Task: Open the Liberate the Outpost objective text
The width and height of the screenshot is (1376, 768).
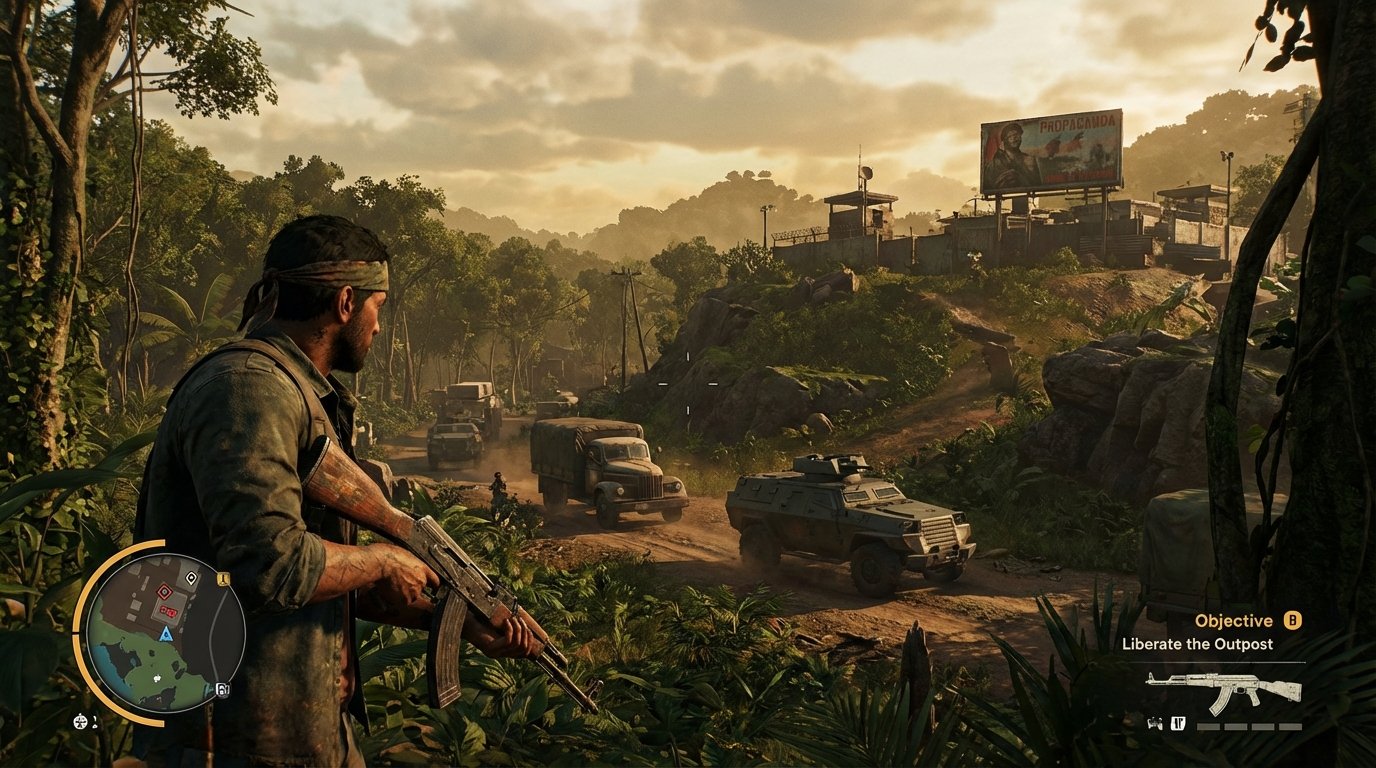Action: pyautogui.click(x=1198, y=644)
